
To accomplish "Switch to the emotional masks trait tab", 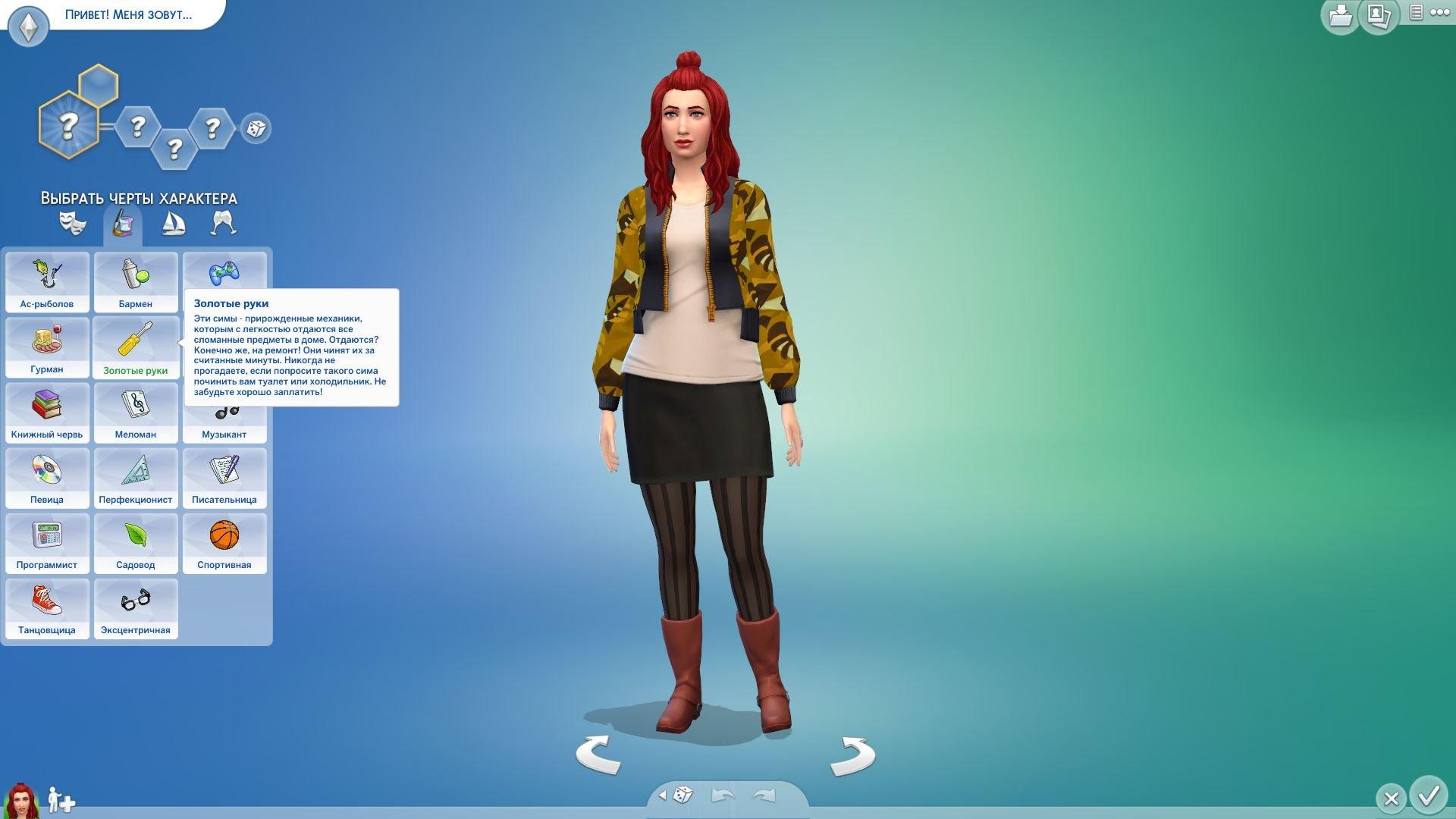I will click(73, 223).
